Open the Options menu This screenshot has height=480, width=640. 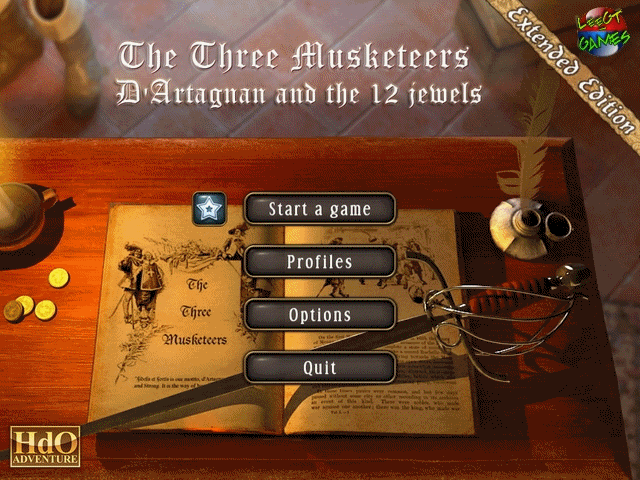point(320,315)
